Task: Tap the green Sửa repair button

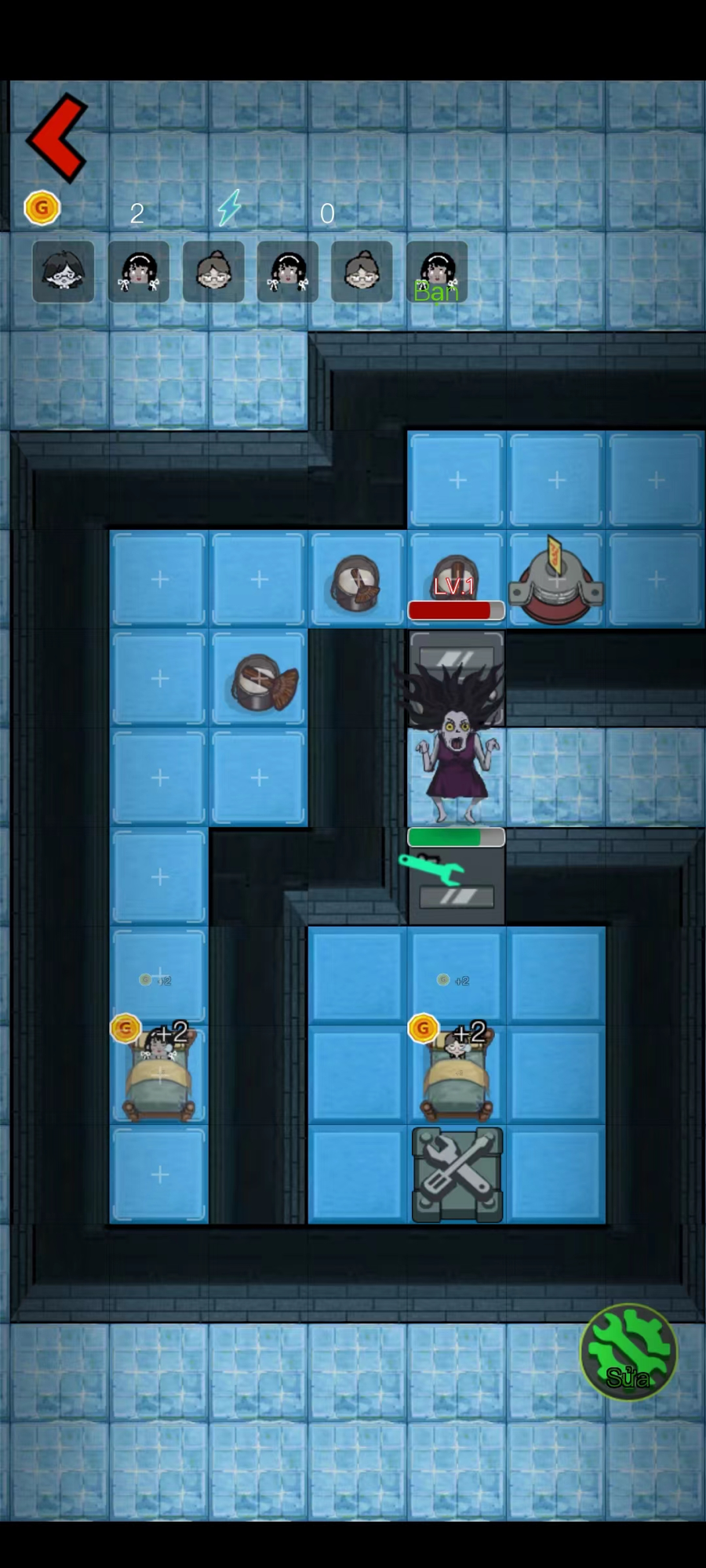Action: click(x=628, y=1351)
